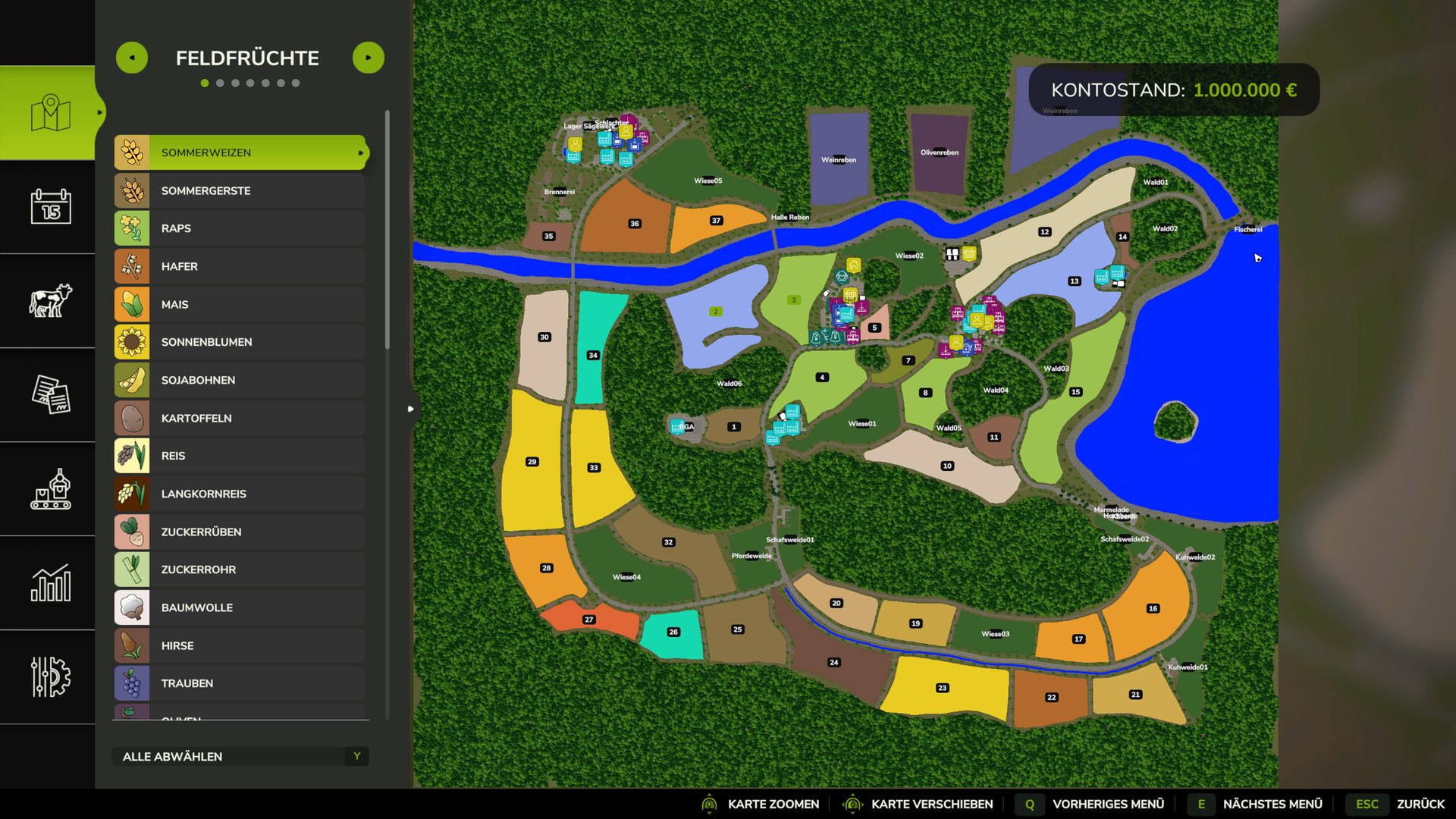Go to the previous map filter page

132,58
